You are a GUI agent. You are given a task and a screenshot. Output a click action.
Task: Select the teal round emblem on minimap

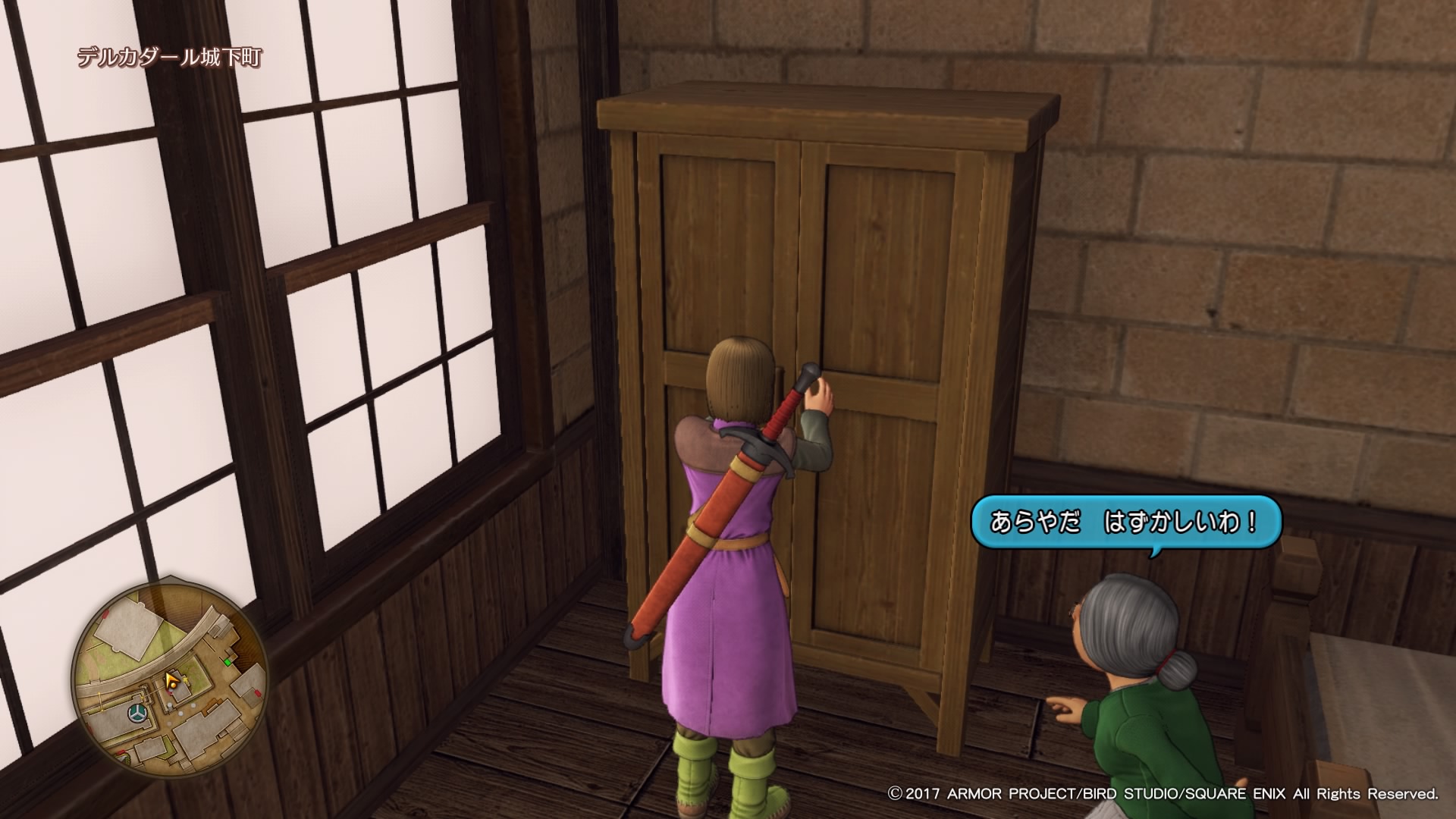[x=137, y=714]
